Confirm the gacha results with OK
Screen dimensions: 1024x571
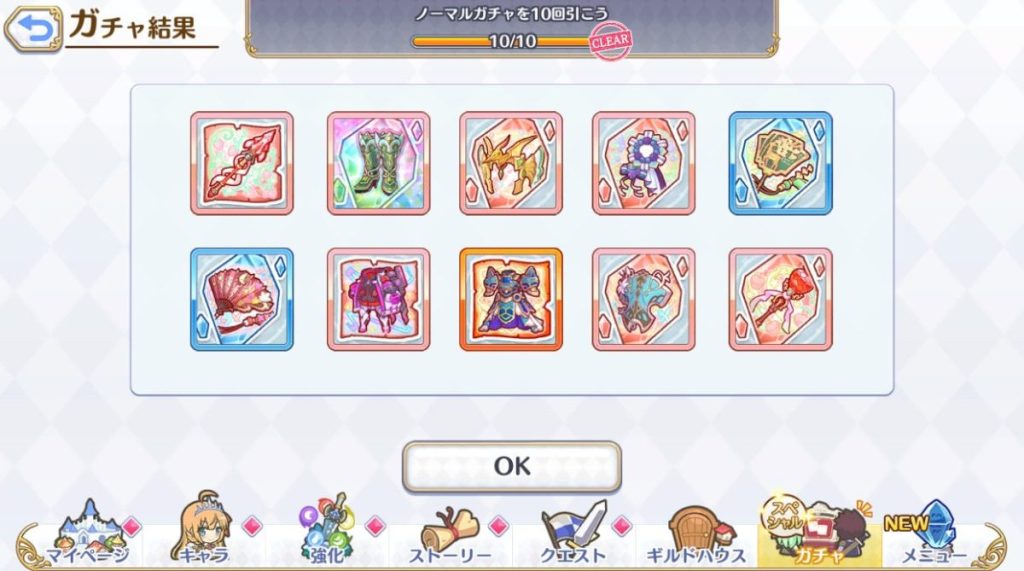511,466
